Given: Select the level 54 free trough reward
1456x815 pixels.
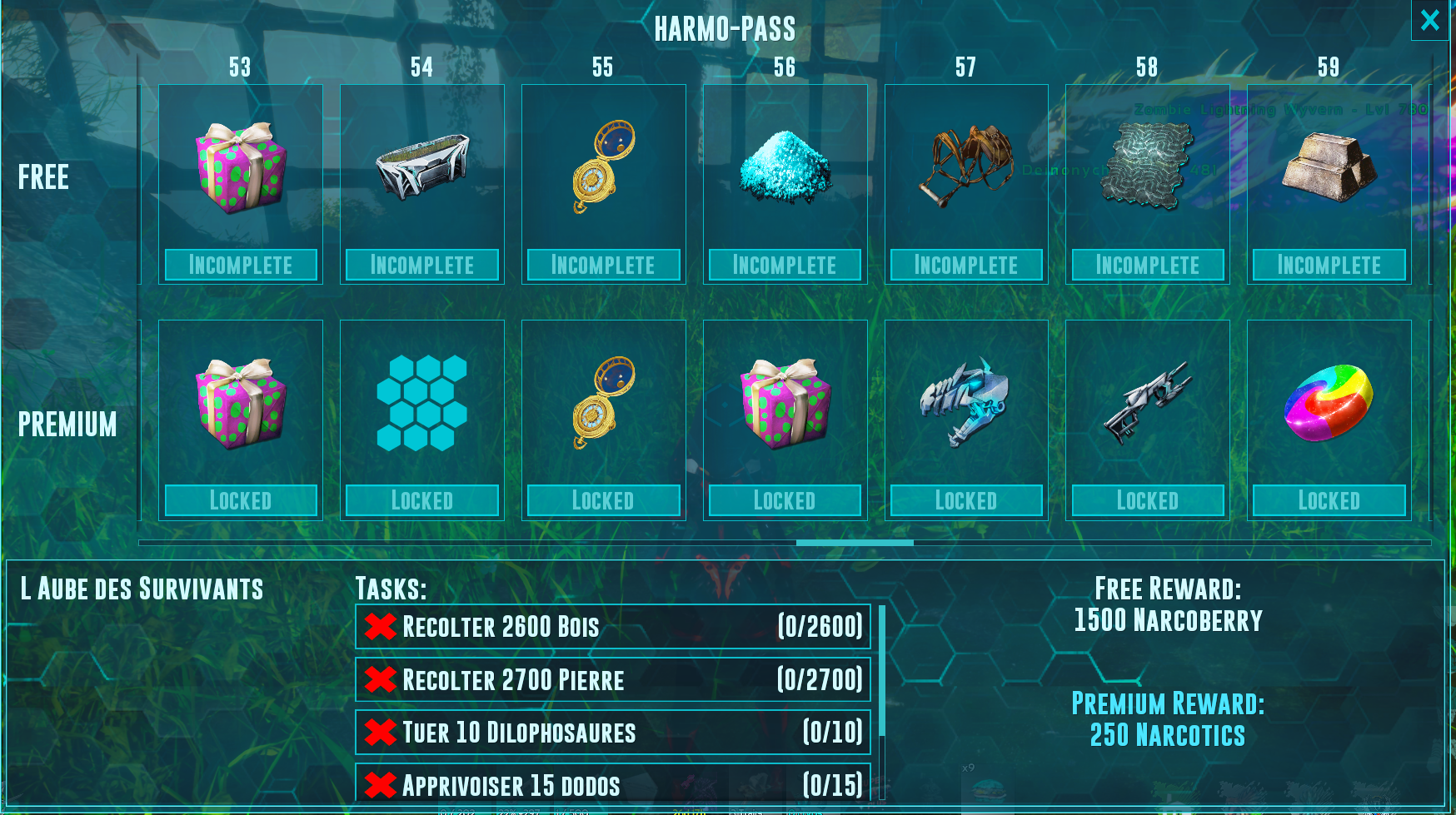Looking at the screenshot, I should pyautogui.click(x=422, y=167).
